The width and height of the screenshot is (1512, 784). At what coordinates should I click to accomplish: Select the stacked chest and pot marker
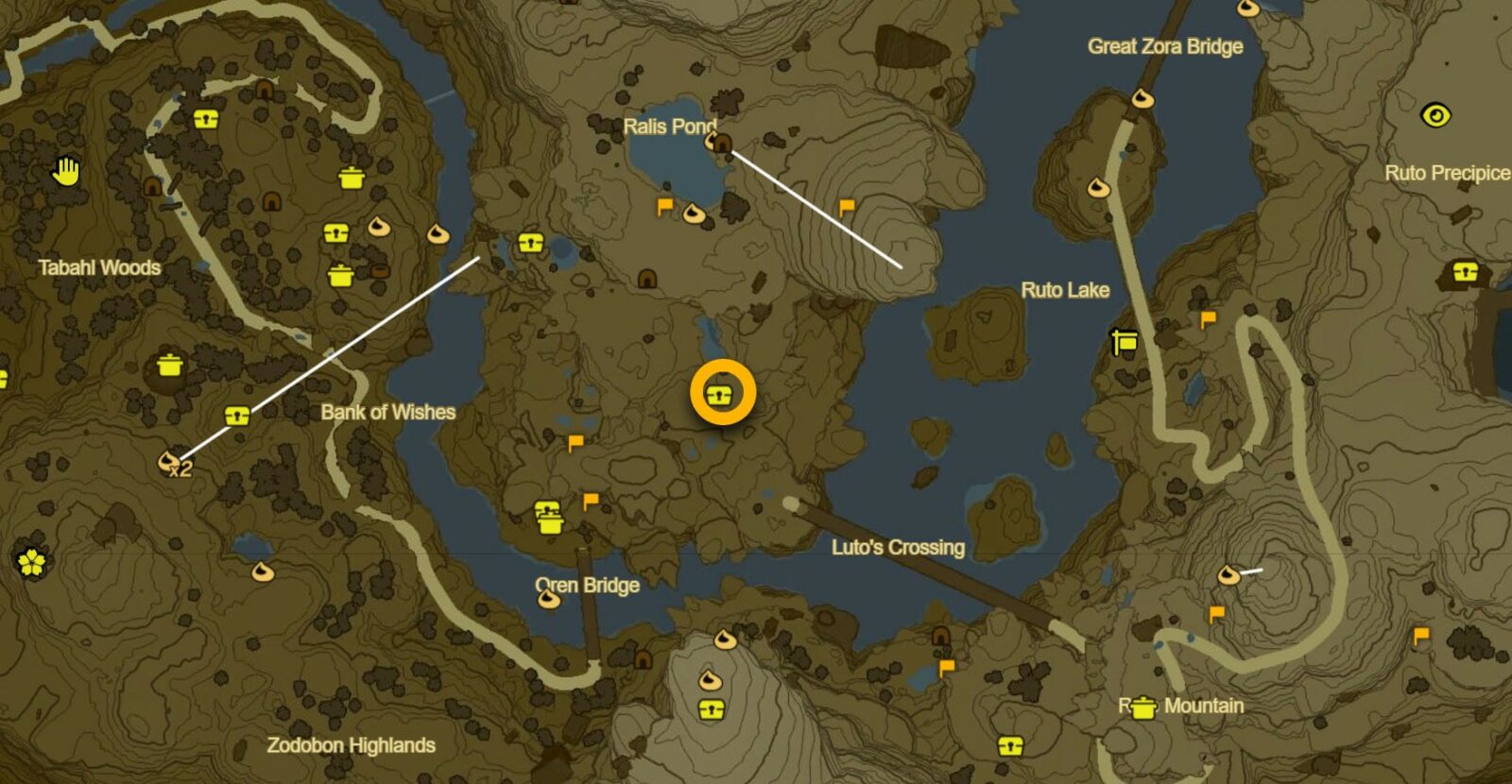tap(548, 518)
